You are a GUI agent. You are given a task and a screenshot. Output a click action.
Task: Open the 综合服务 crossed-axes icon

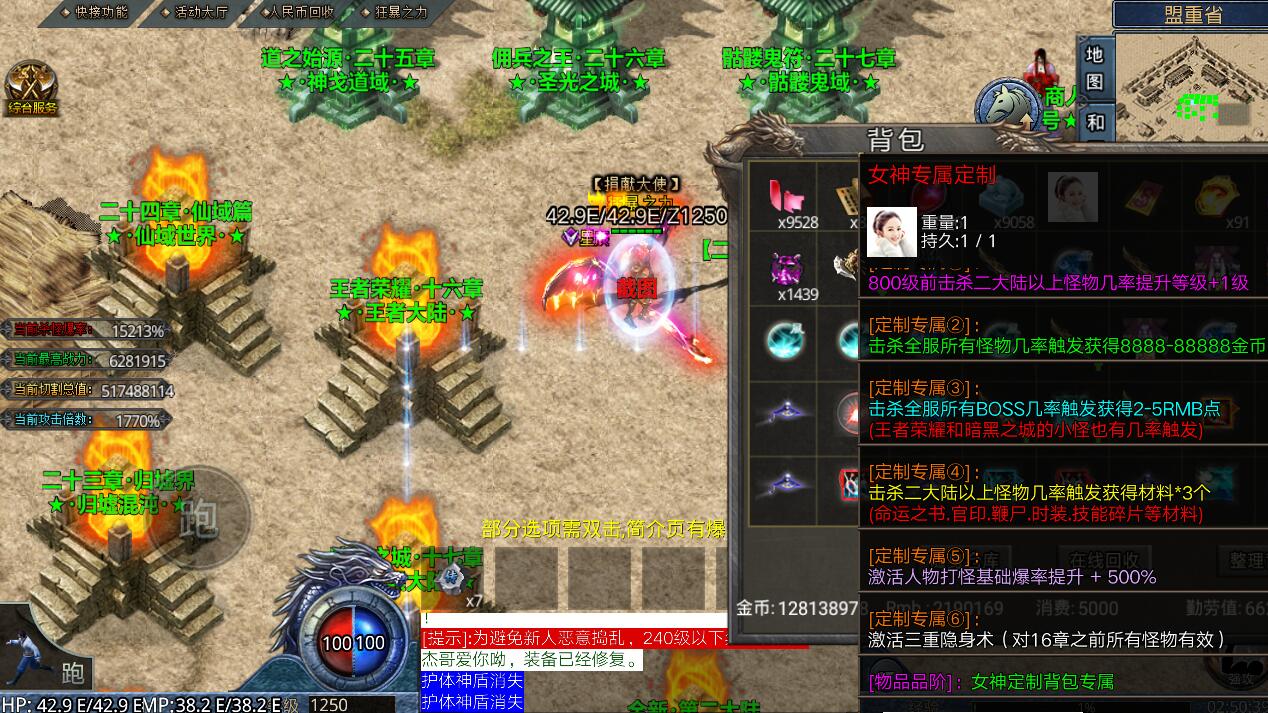point(31,89)
